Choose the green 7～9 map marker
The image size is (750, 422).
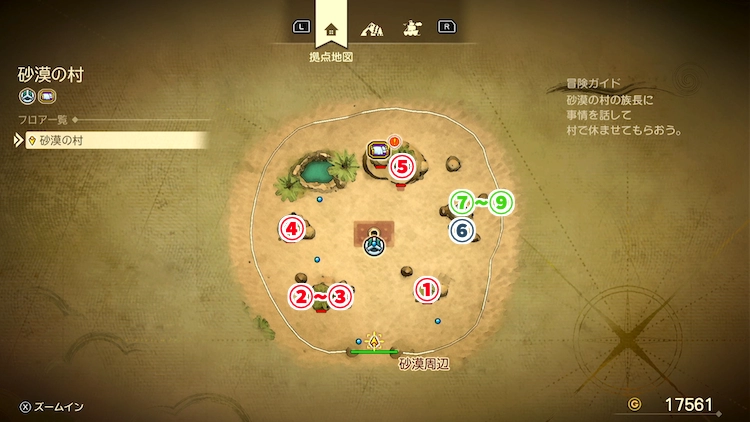click(481, 203)
